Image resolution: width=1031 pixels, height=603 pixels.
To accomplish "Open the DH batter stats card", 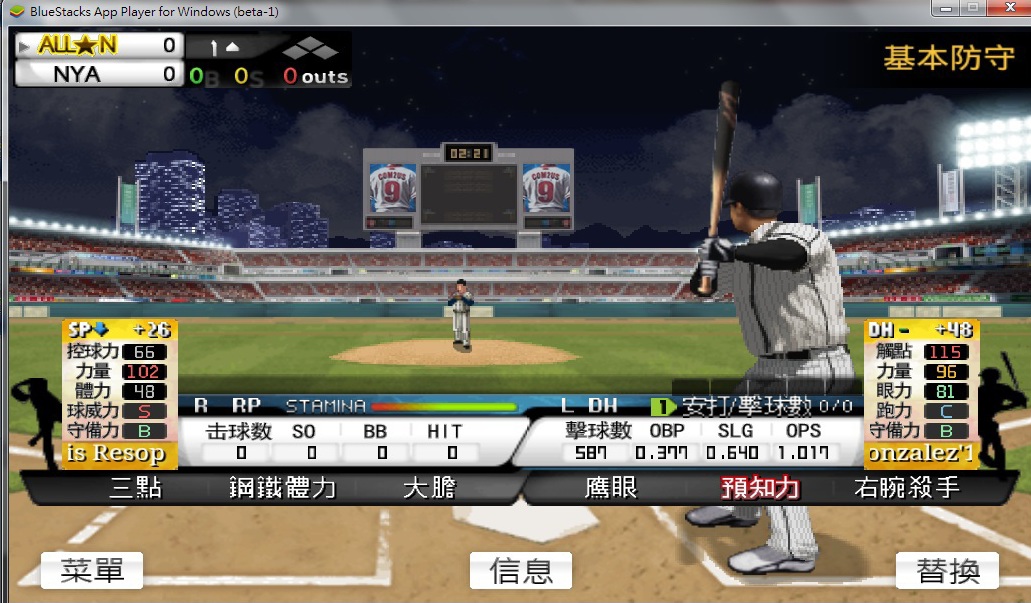I will [x=921, y=394].
